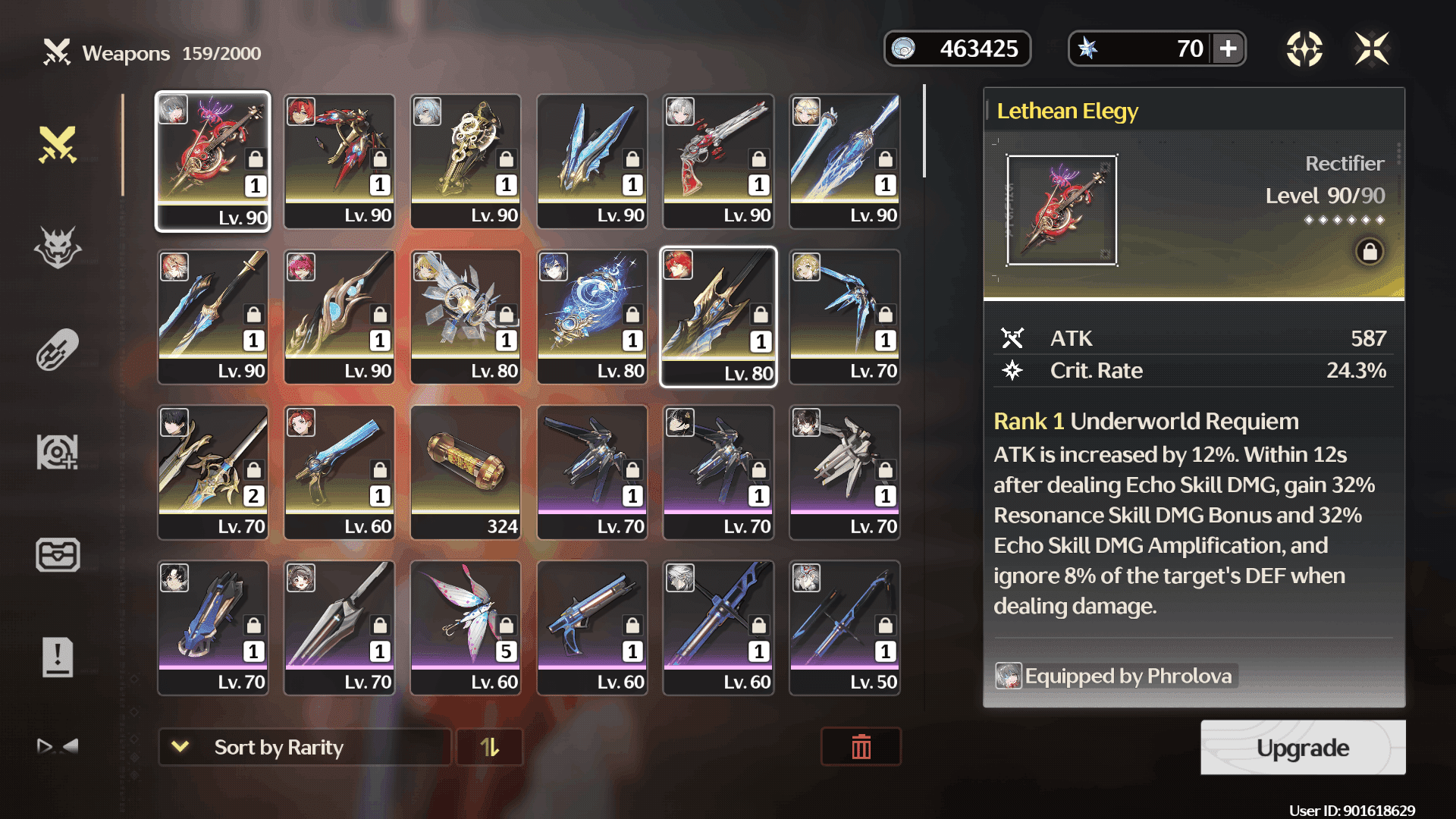Upgrade the Lethean Elegy weapon
Screen dimensions: 1456x819
pos(1302,748)
